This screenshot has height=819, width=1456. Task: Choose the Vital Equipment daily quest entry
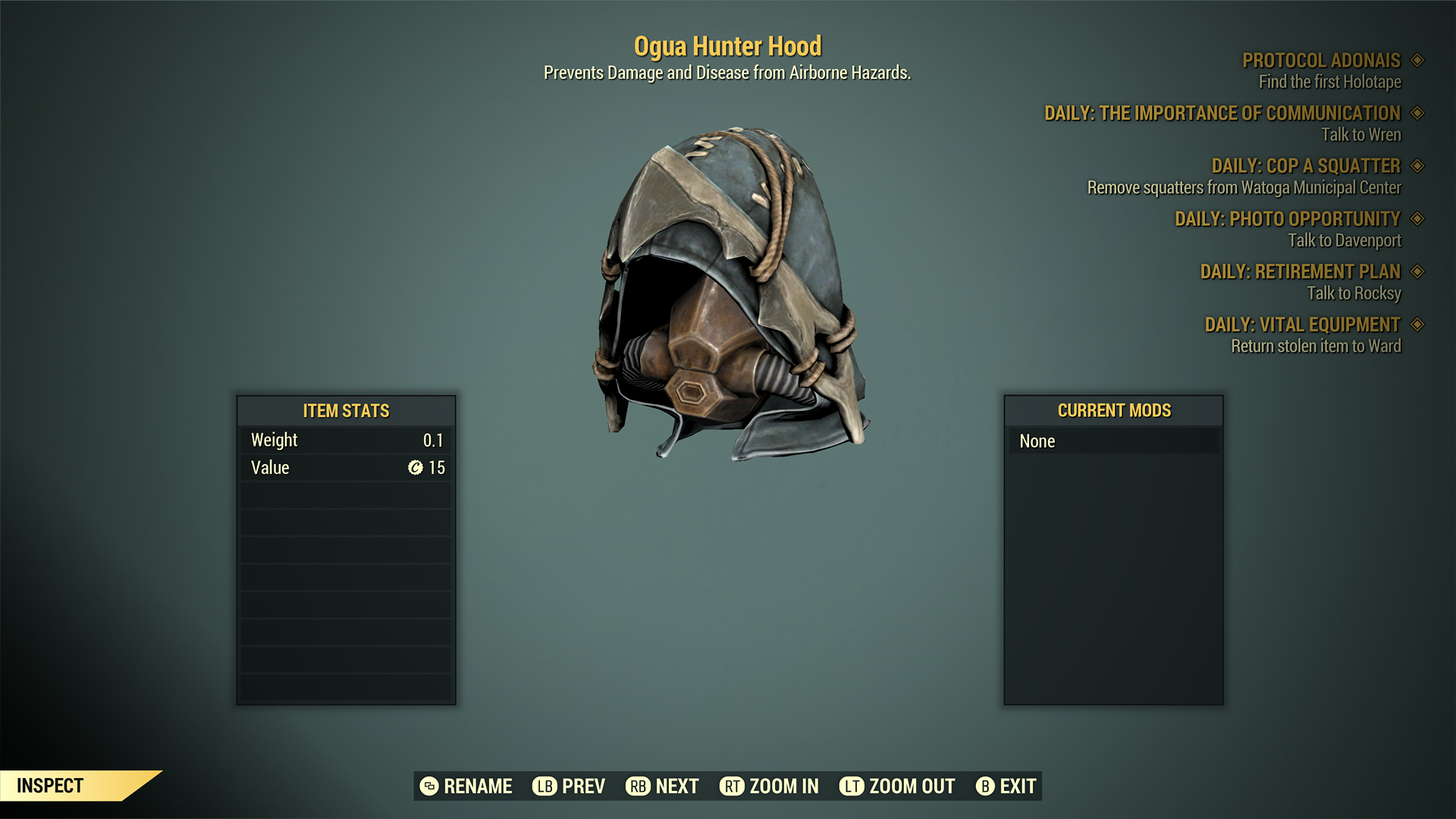tap(1302, 325)
